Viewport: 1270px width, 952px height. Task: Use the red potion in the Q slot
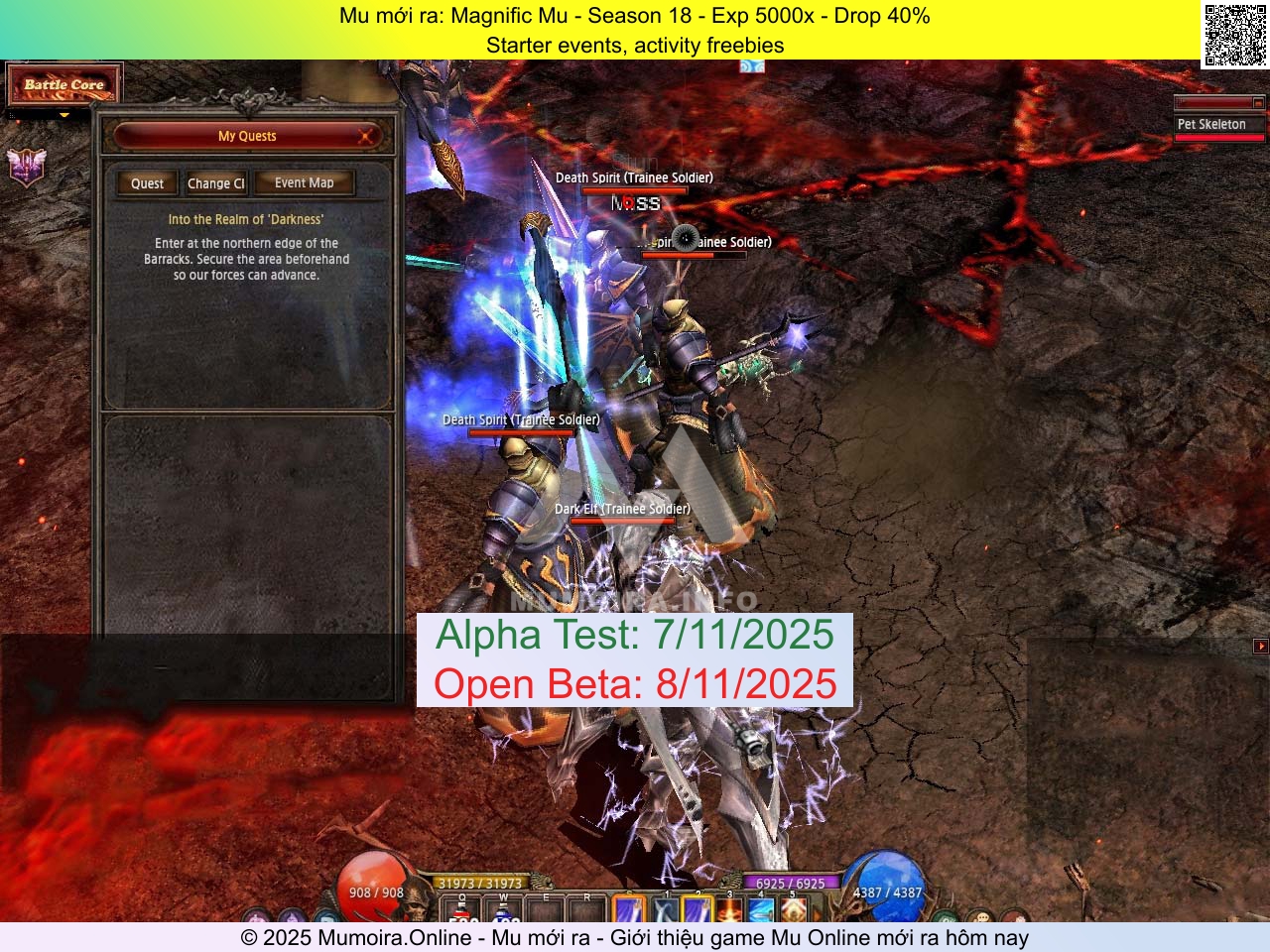point(461,912)
